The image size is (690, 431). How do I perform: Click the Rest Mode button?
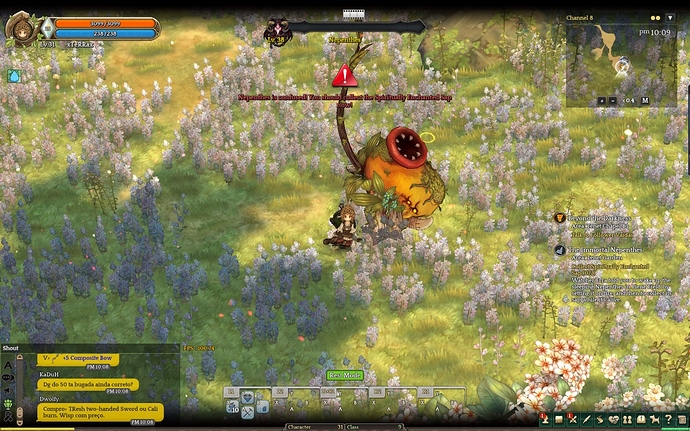(x=344, y=376)
